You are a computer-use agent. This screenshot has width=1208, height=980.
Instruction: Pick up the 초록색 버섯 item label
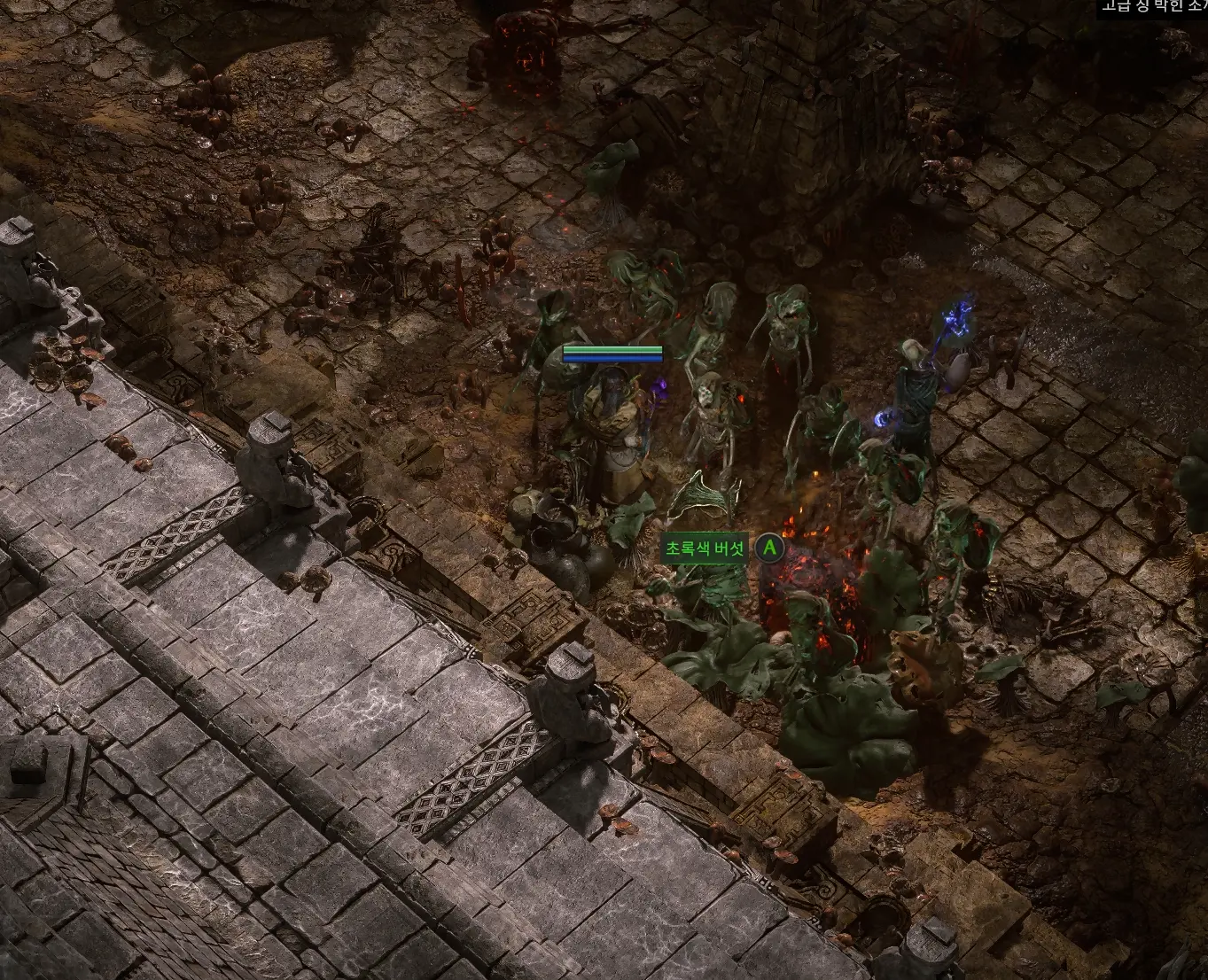pyautogui.click(x=705, y=549)
